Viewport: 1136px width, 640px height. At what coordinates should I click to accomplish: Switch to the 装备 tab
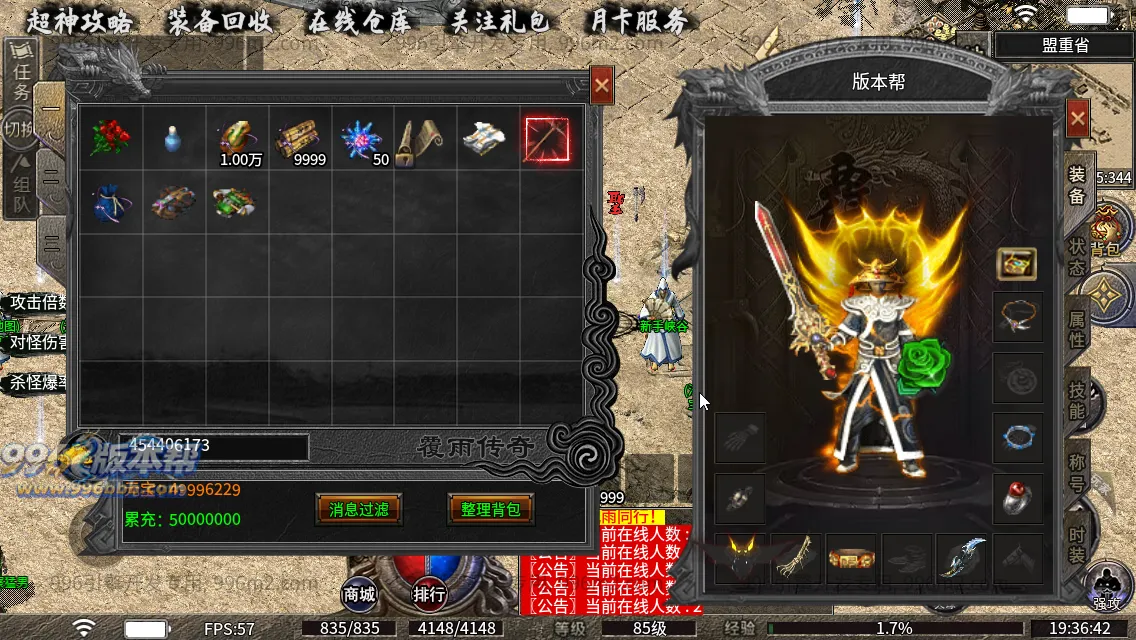pyautogui.click(x=1077, y=184)
